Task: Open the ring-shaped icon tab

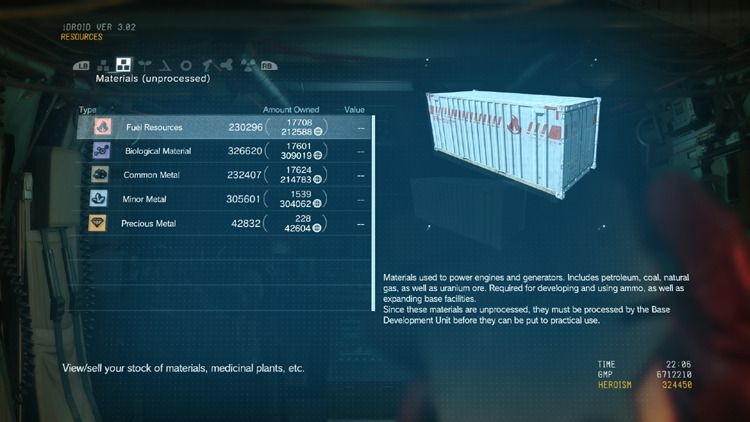Action: 185,65
